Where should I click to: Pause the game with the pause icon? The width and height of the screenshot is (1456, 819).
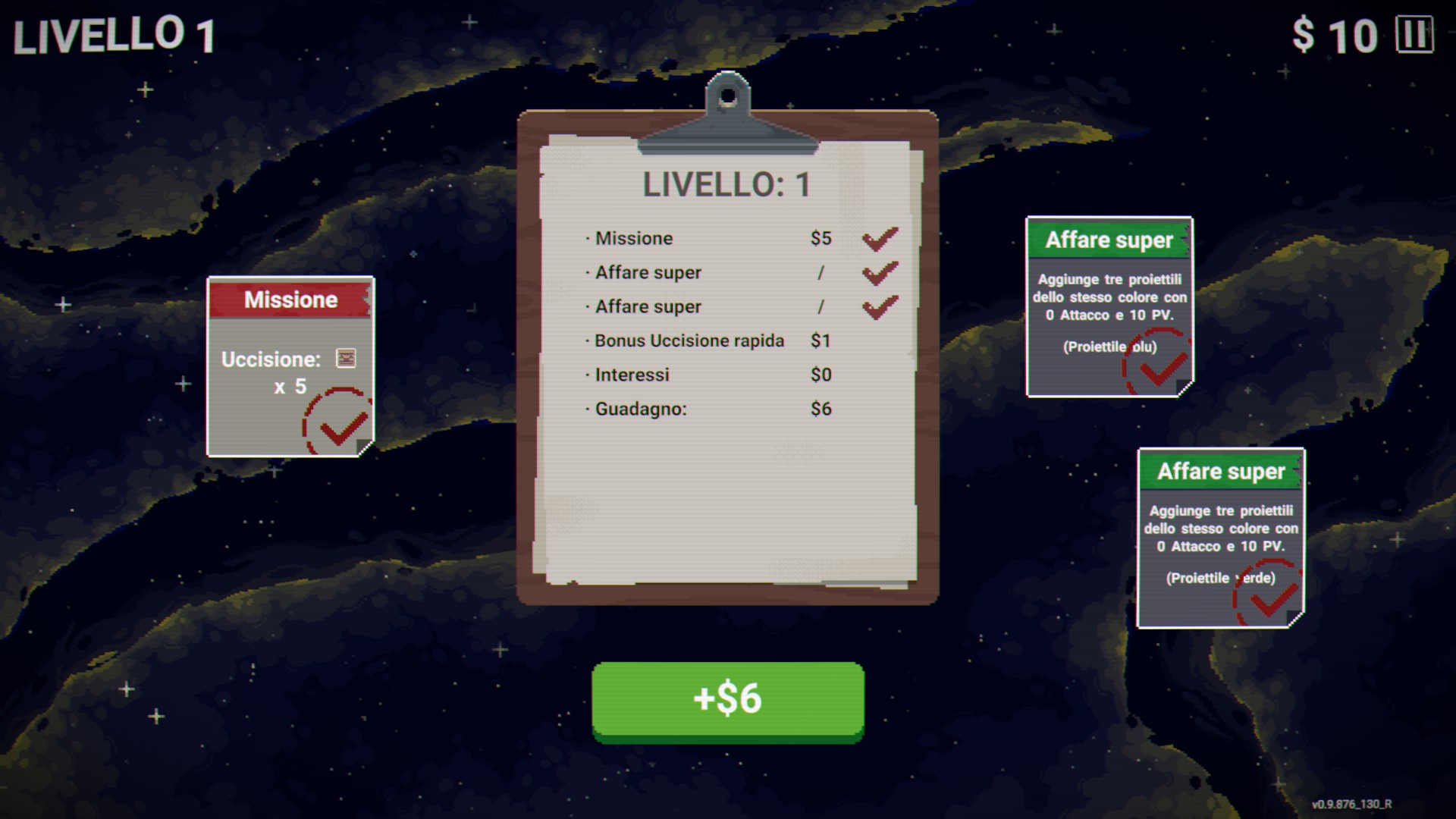(x=1414, y=35)
